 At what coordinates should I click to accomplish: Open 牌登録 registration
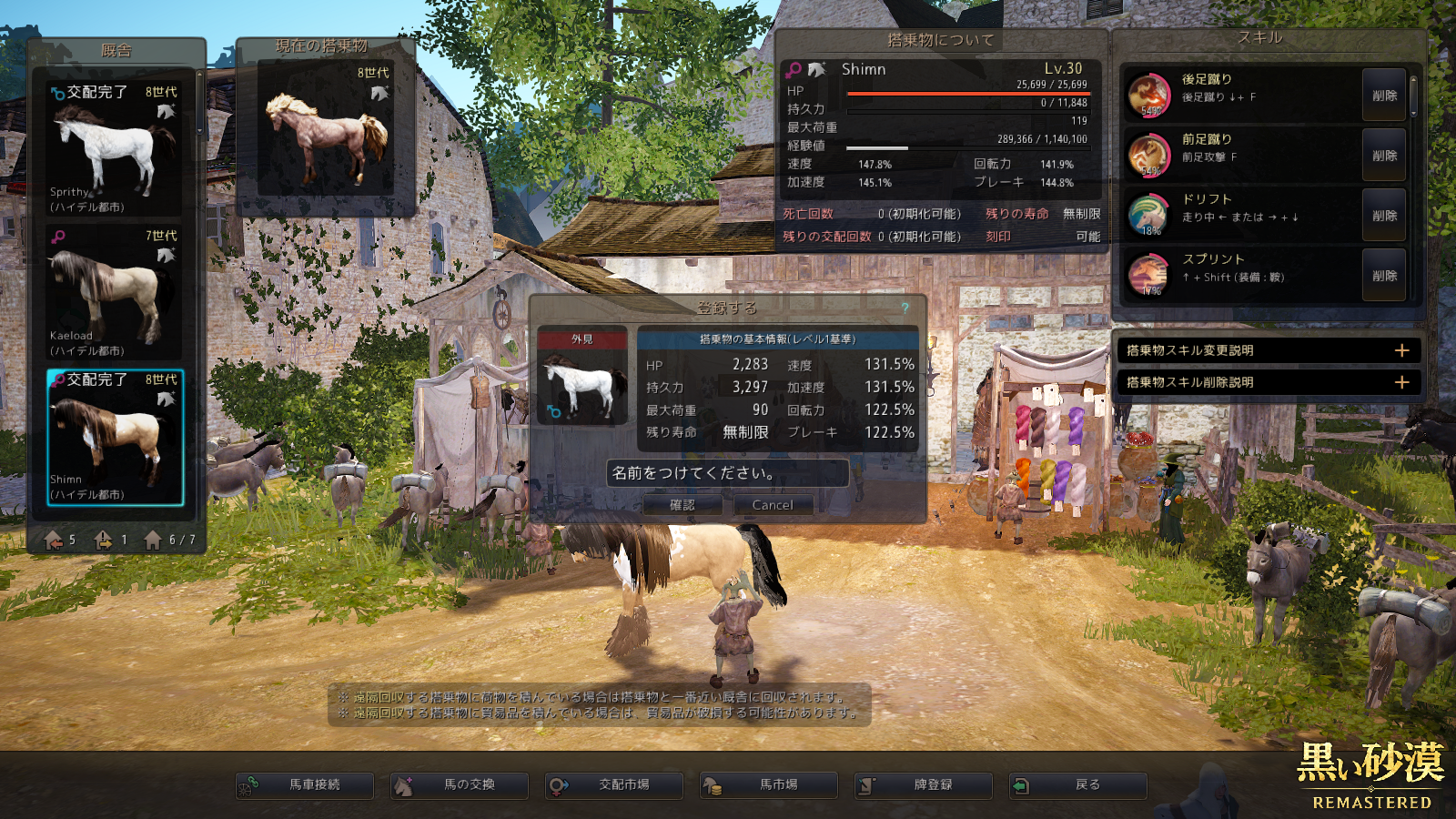(x=924, y=784)
